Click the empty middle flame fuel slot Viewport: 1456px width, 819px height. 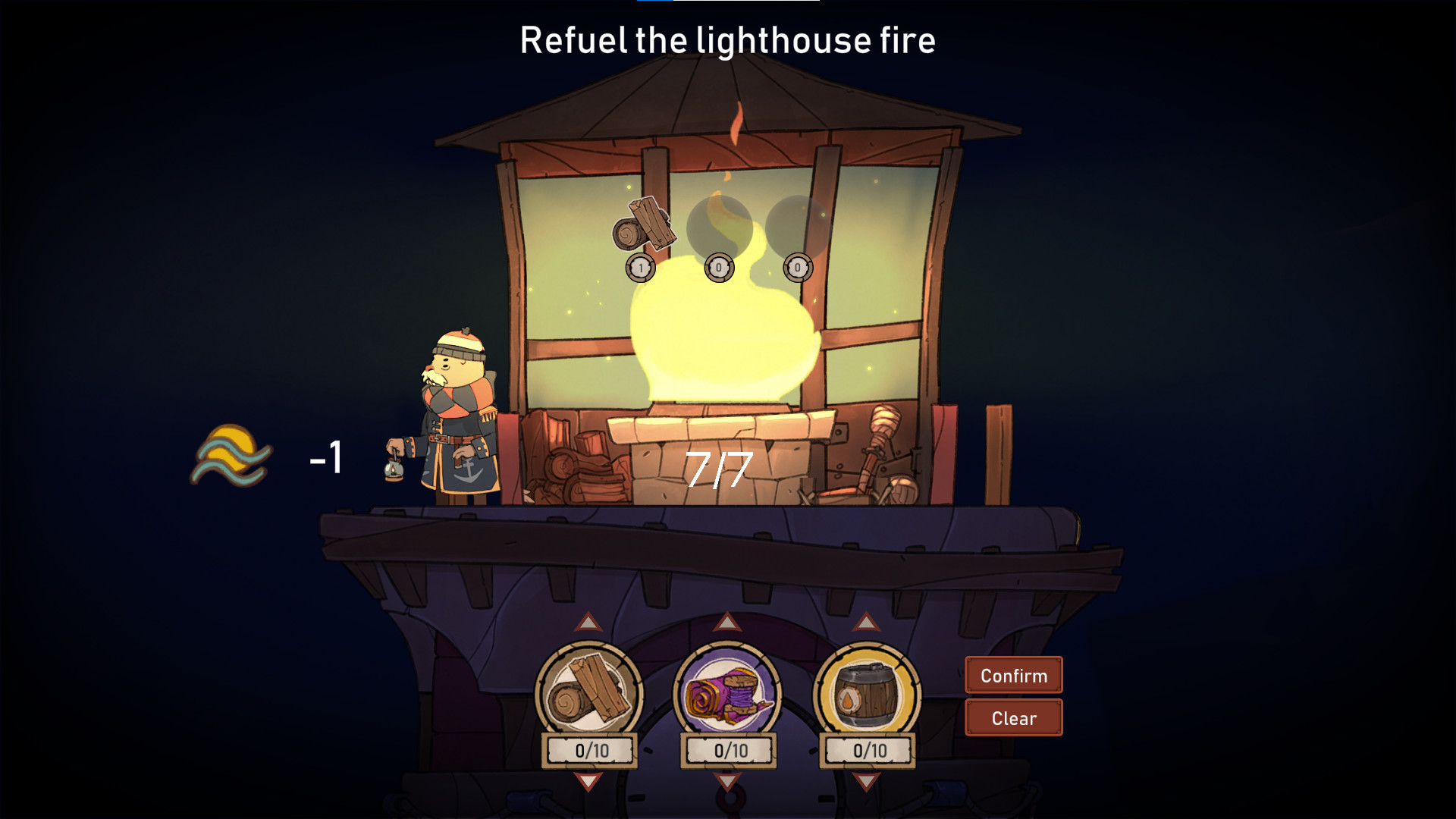click(x=718, y=224)
